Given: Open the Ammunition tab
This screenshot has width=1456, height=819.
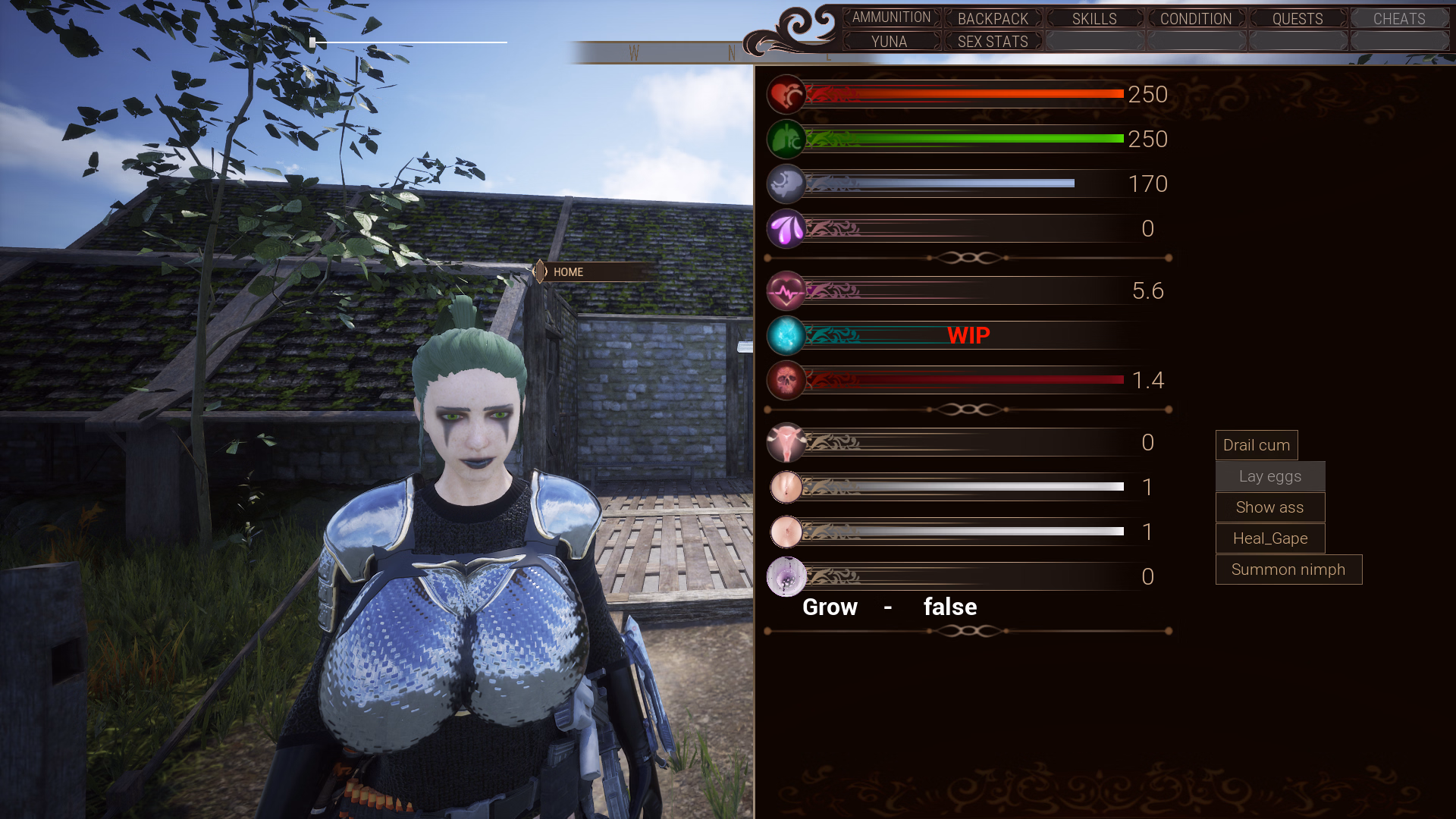Looking at the screenshot, I should [891, 17].
